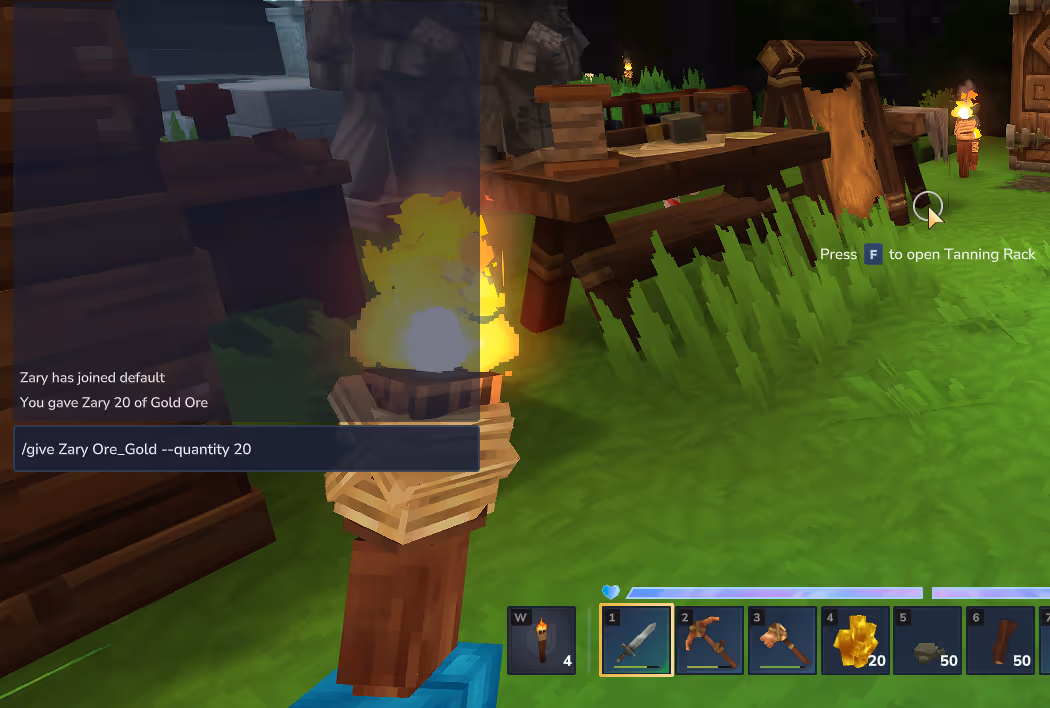Image resolution: width=1050 pixels, height=708 pixels.
Task: Select the torch utility slot
Action: pyautogui.click(x=542, y=640)
